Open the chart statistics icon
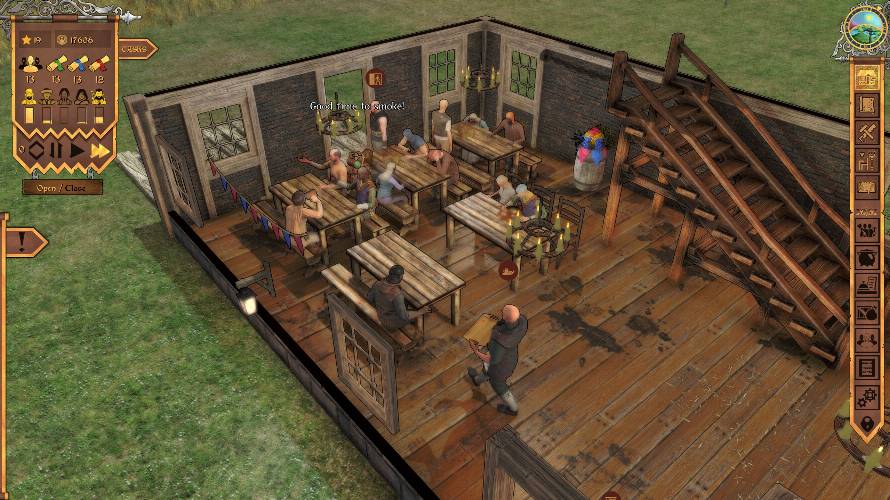Image resolution: width=890 pixels, height=500 pixels. pos(867,314)
